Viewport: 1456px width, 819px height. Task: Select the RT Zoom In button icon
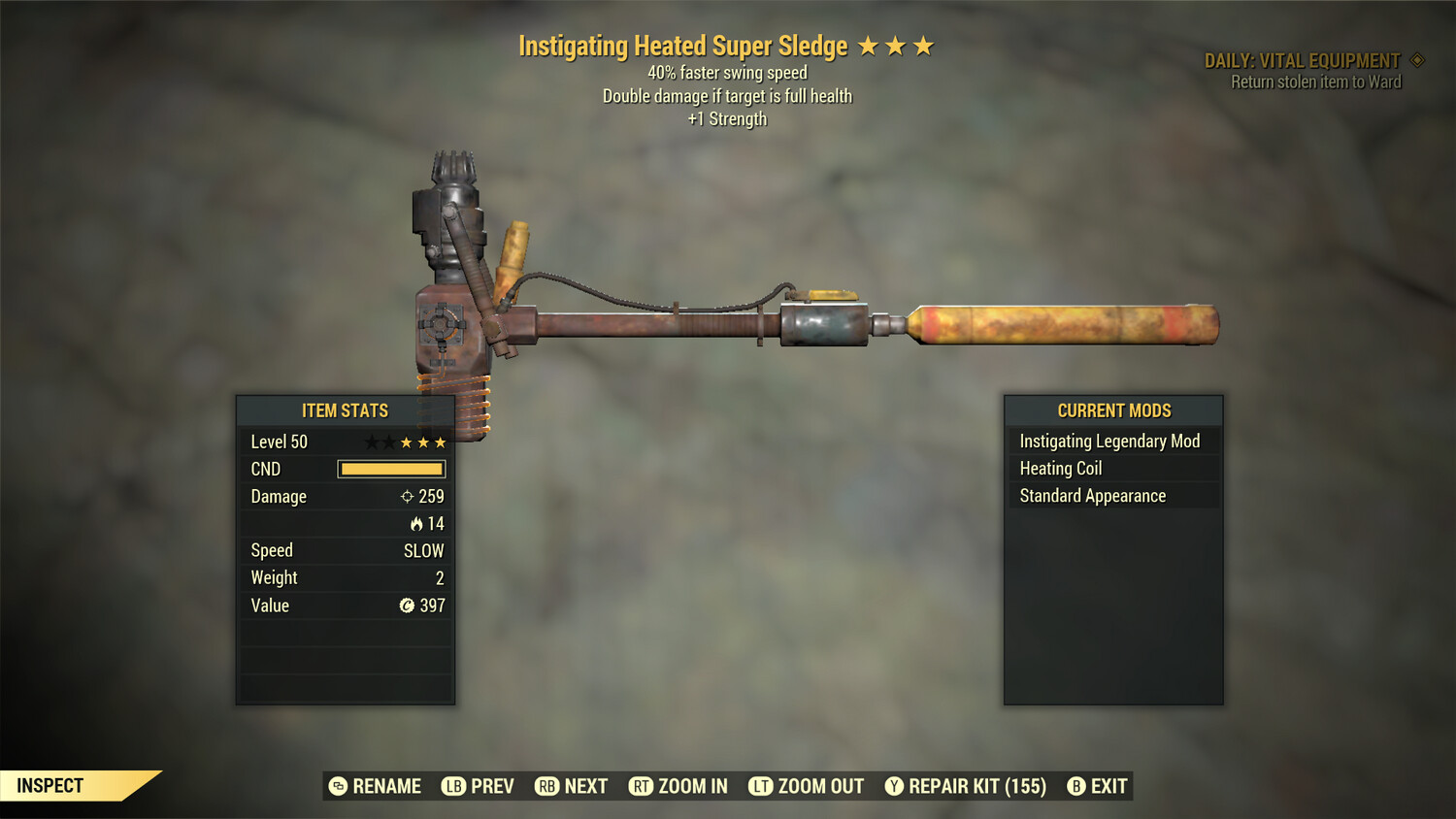pos(642,786)
